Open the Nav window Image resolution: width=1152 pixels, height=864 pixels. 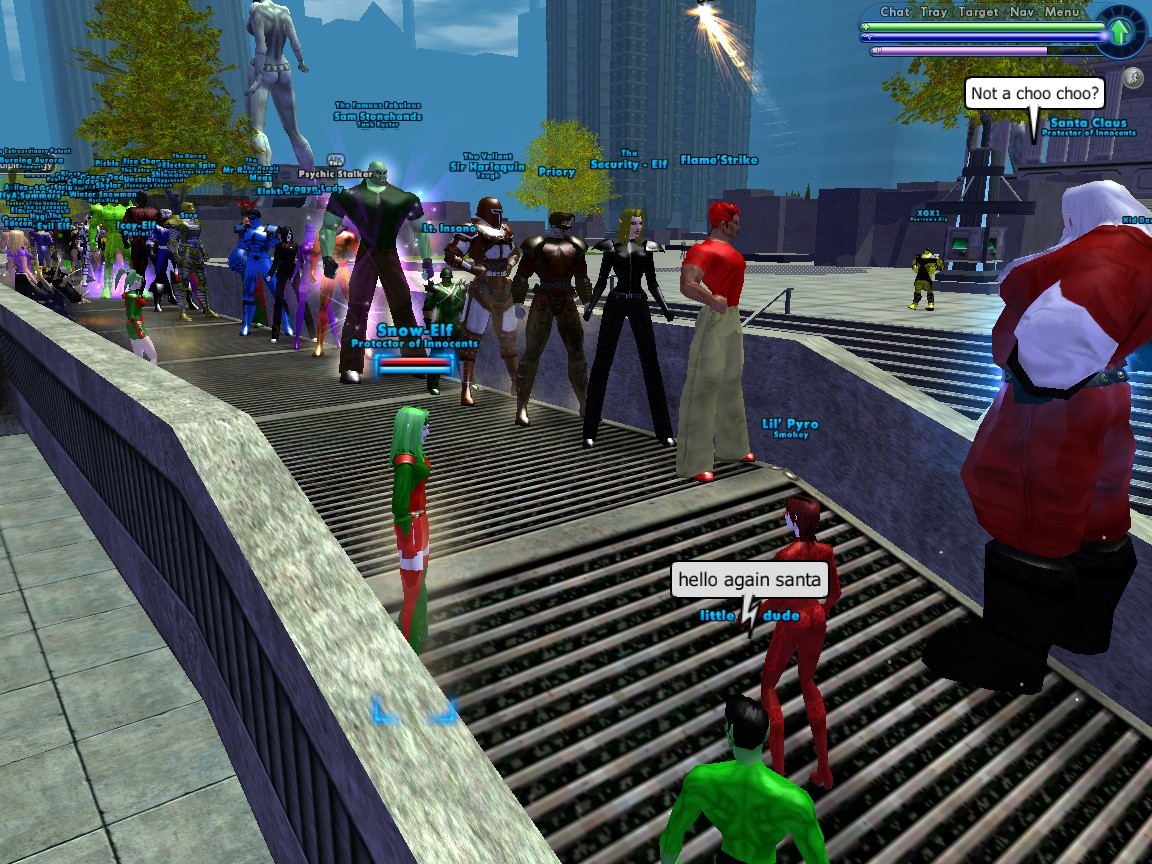tap(1022, 12)
